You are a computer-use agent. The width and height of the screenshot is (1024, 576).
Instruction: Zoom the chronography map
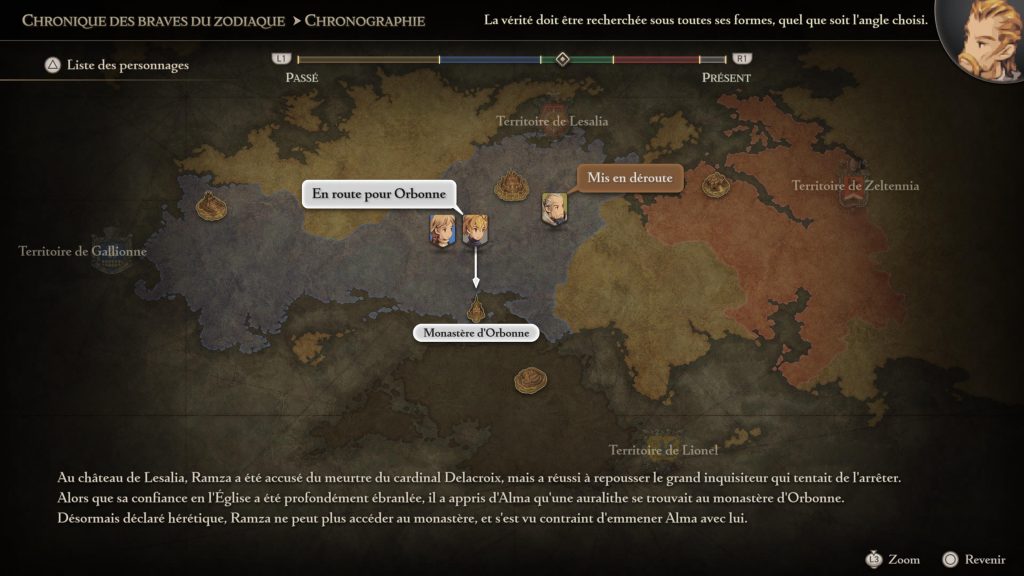(892, 559)
